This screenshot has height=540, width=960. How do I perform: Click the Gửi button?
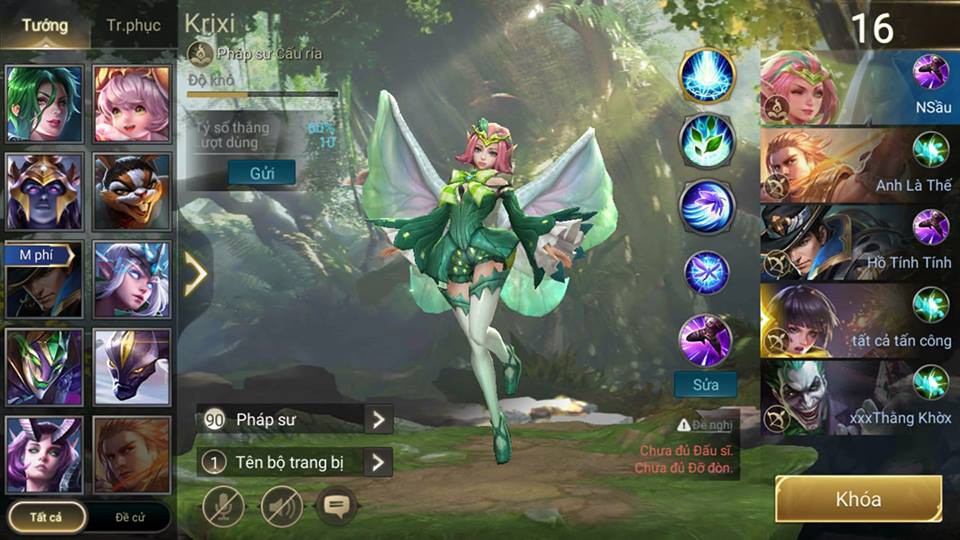(261, 172)
